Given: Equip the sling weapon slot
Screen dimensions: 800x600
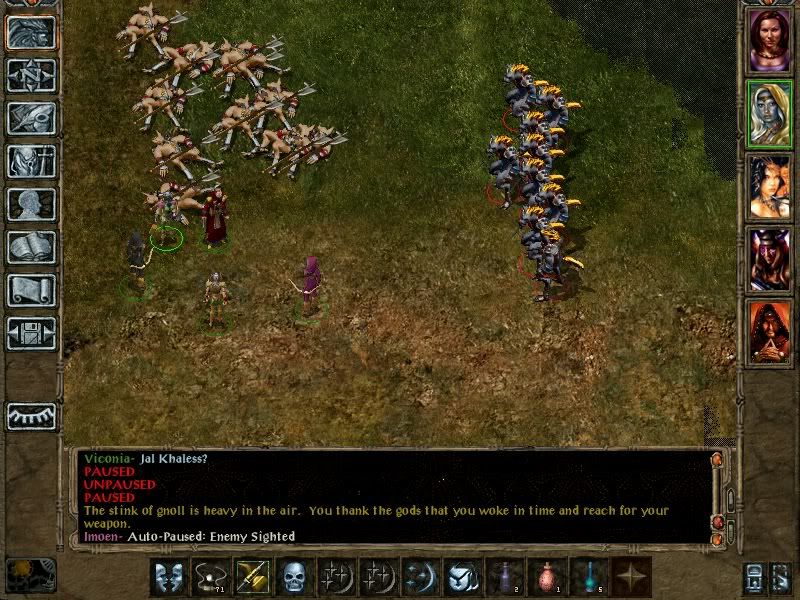Looking at the screenshot, I should [210, 577].
